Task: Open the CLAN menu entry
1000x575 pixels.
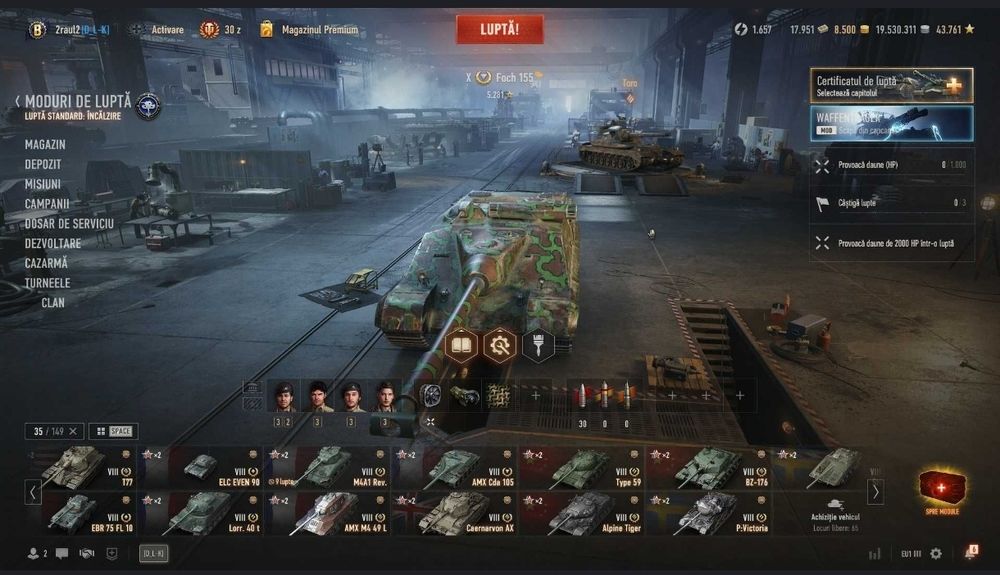Action: 53,302
